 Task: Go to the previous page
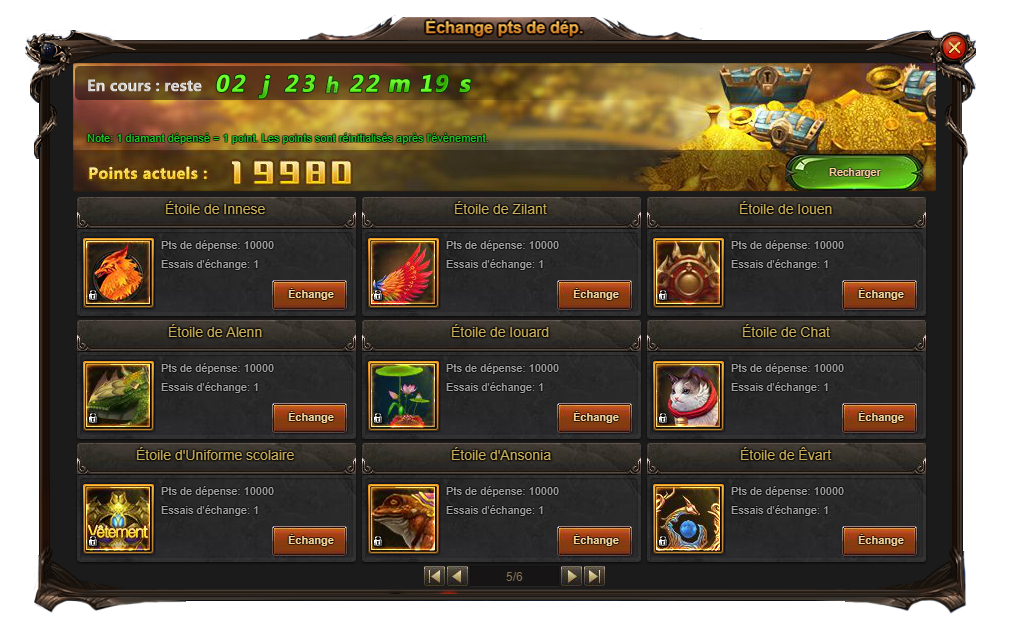click(457, 576)
